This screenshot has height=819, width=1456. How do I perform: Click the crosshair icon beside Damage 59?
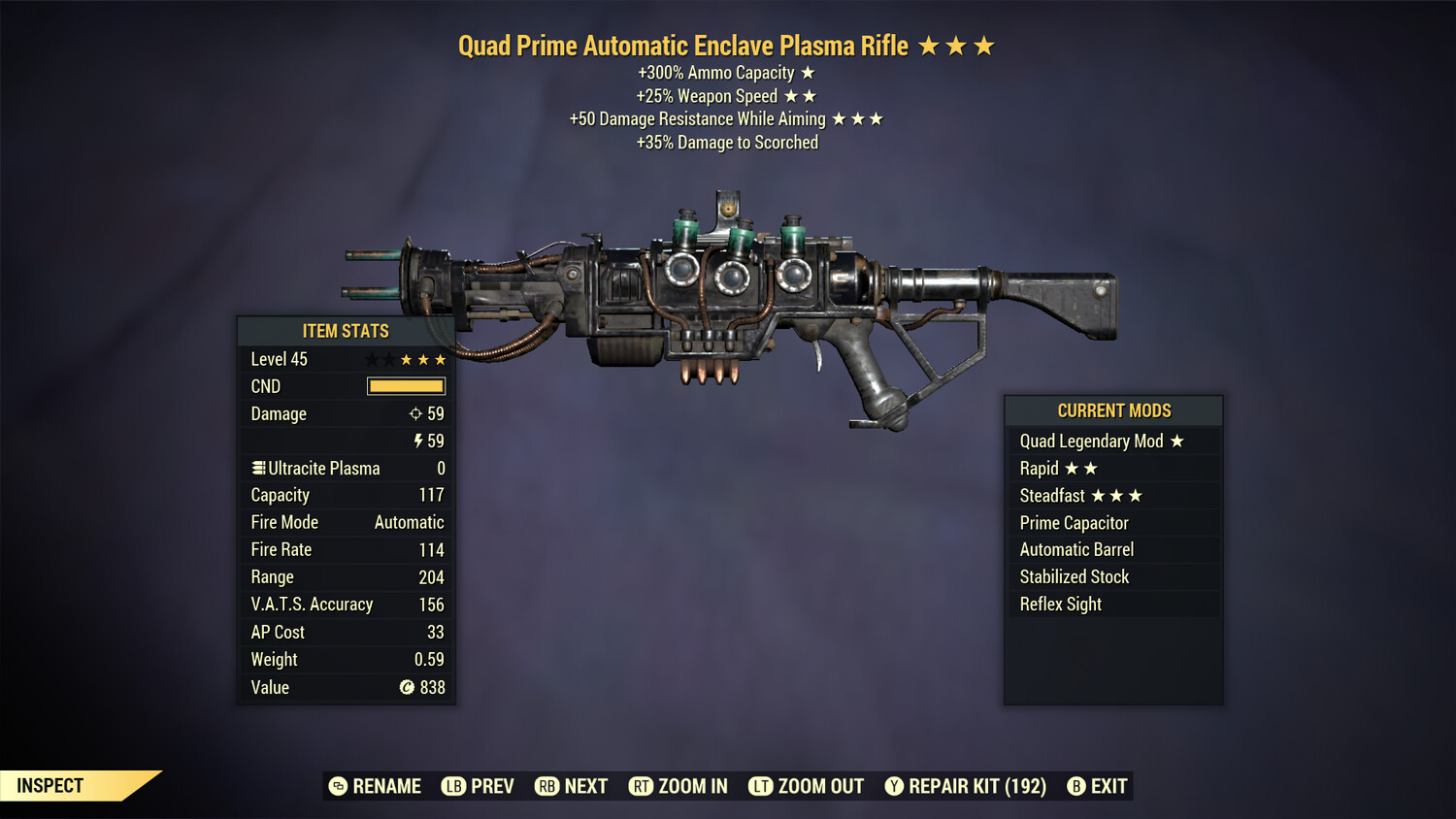pos(417,413)
